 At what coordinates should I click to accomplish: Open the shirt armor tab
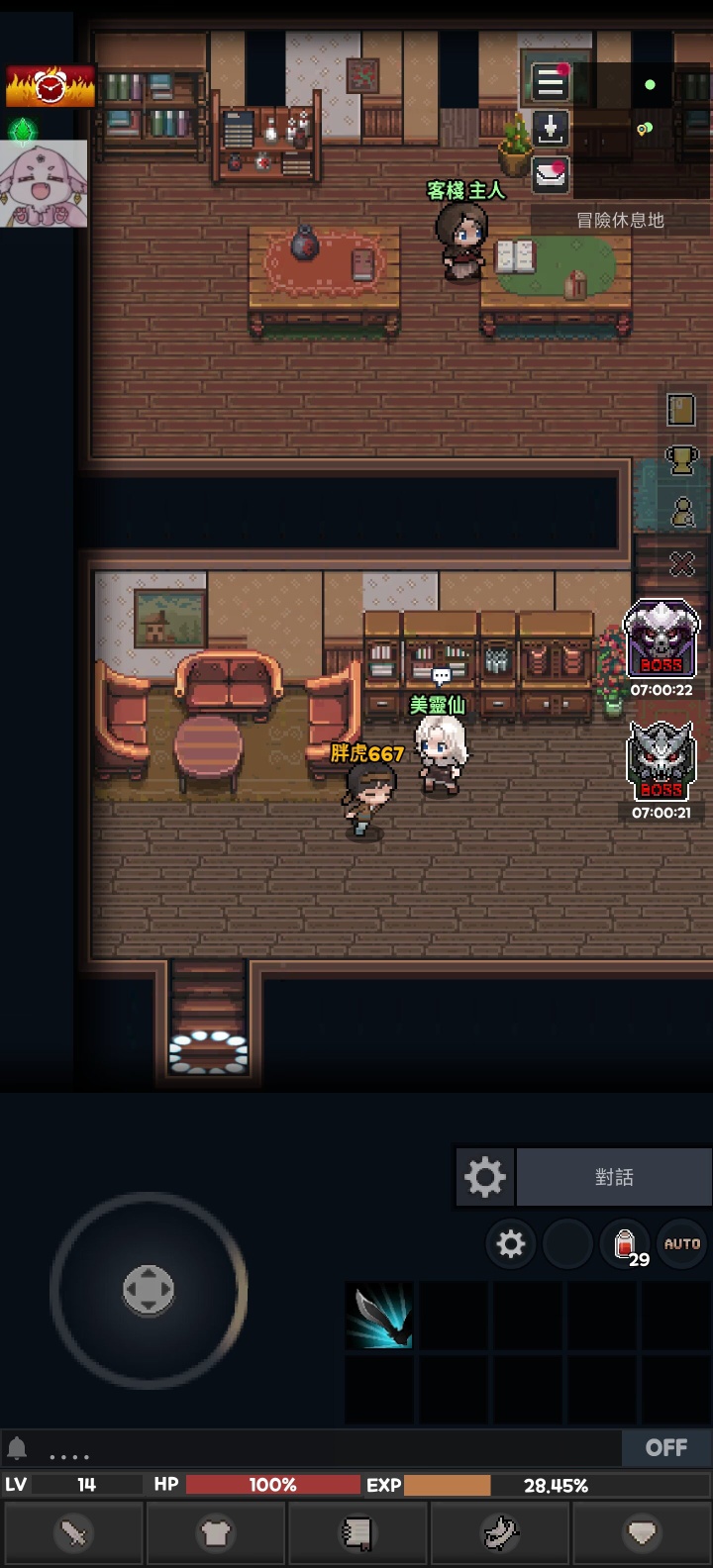[216, 1534]
